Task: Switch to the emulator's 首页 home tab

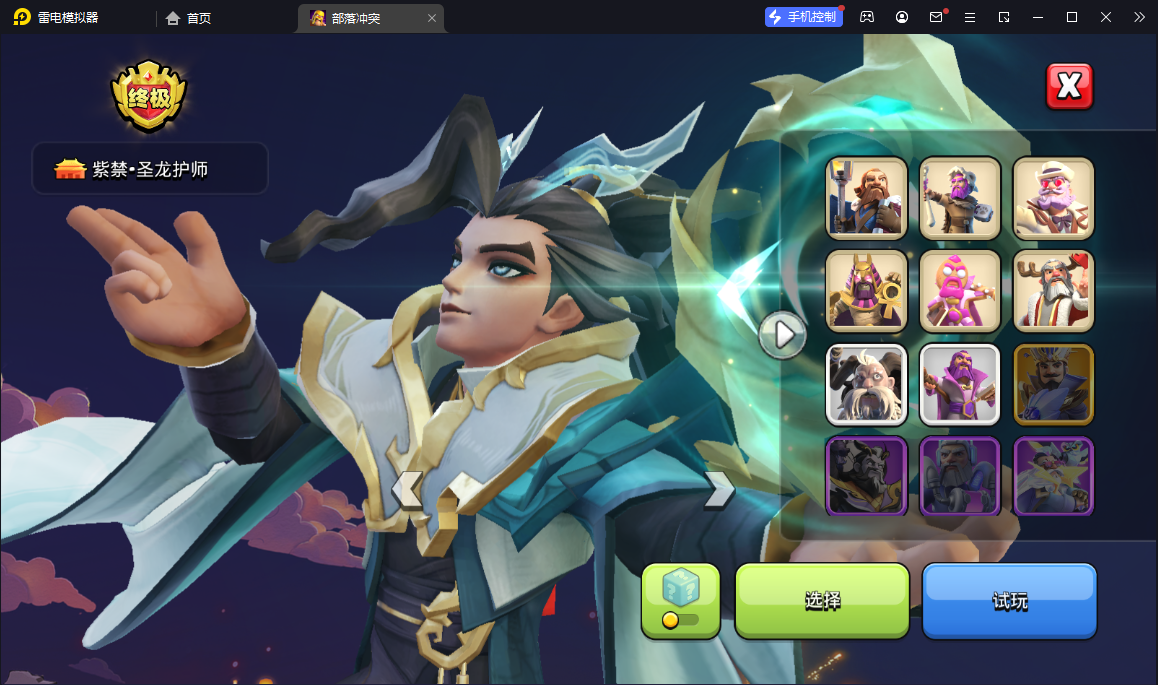Action: coord(189,18)
